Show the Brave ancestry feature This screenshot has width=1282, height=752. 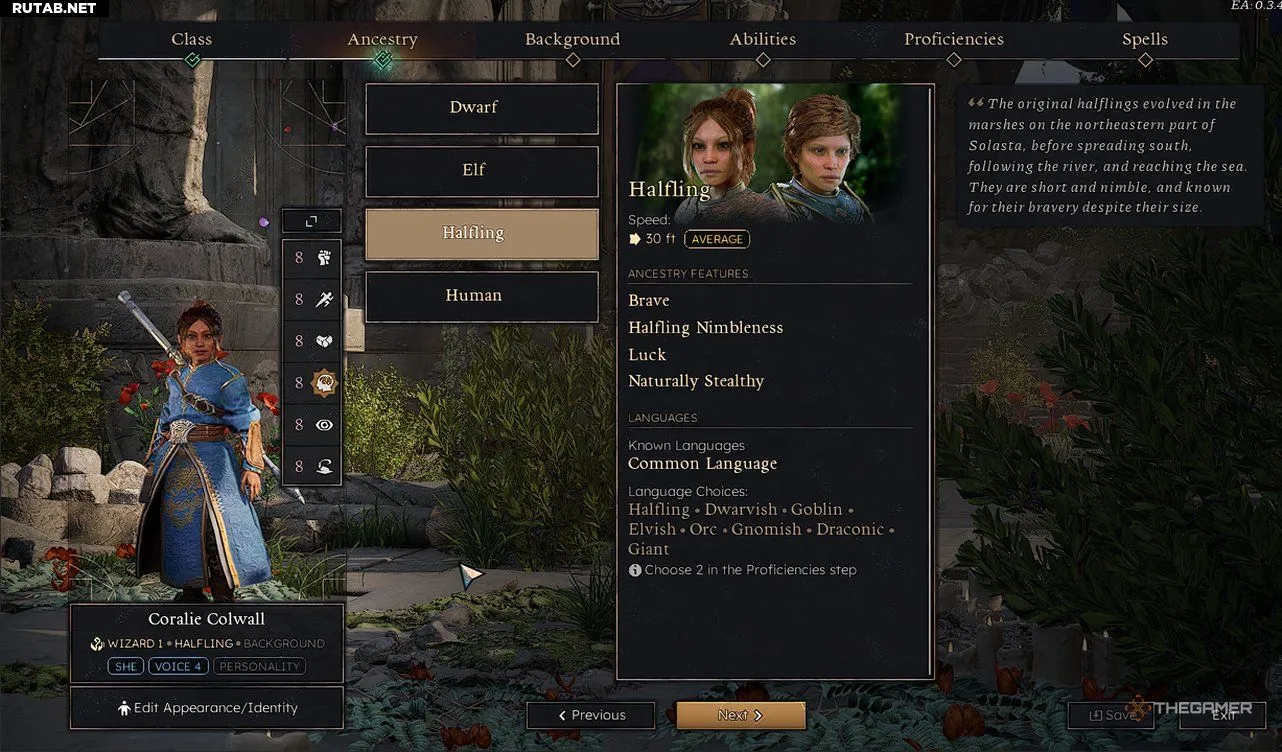(x=649, y=301)
